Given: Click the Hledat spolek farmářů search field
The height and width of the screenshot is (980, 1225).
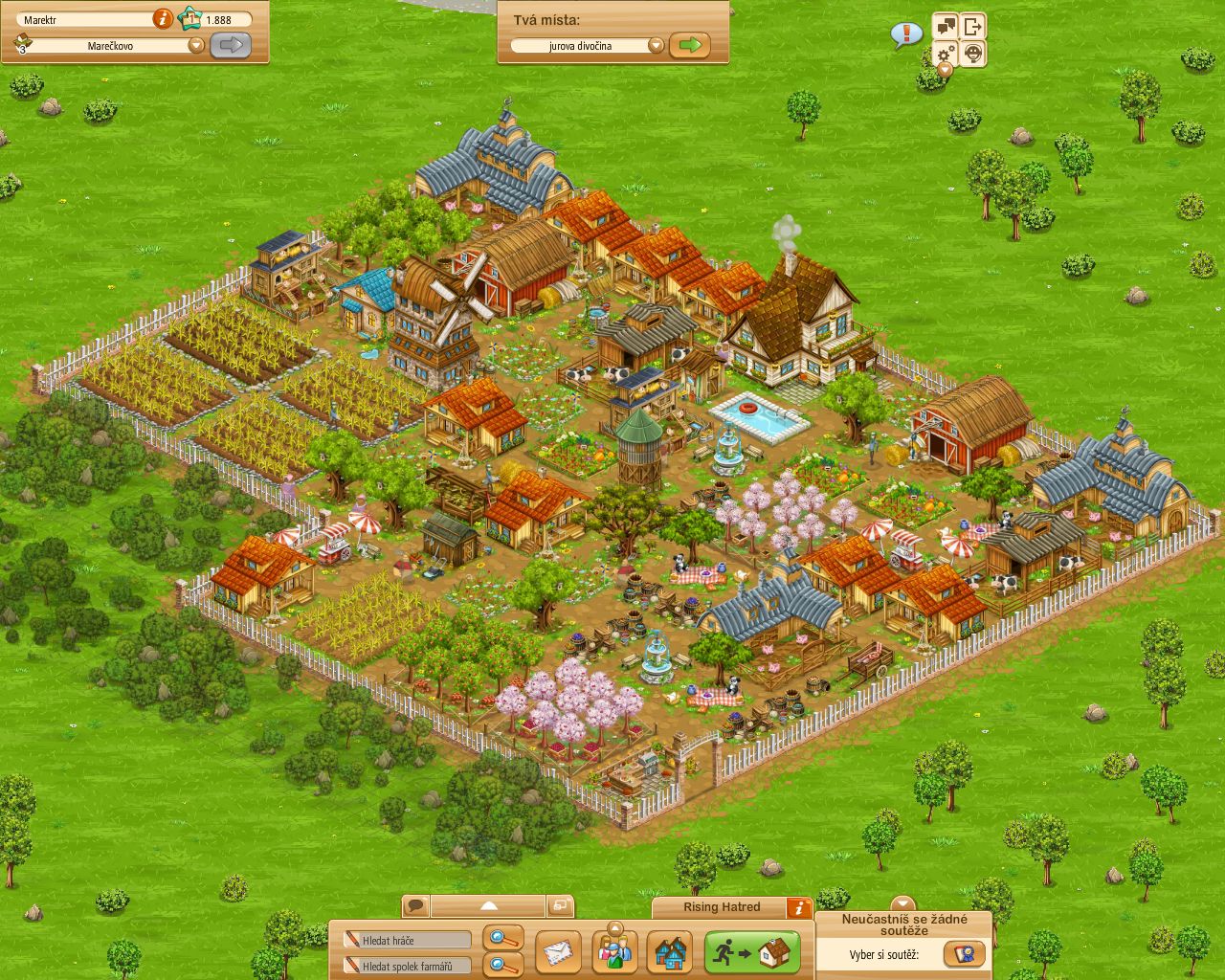Looking at the screenshot, I should click(406, 965).
